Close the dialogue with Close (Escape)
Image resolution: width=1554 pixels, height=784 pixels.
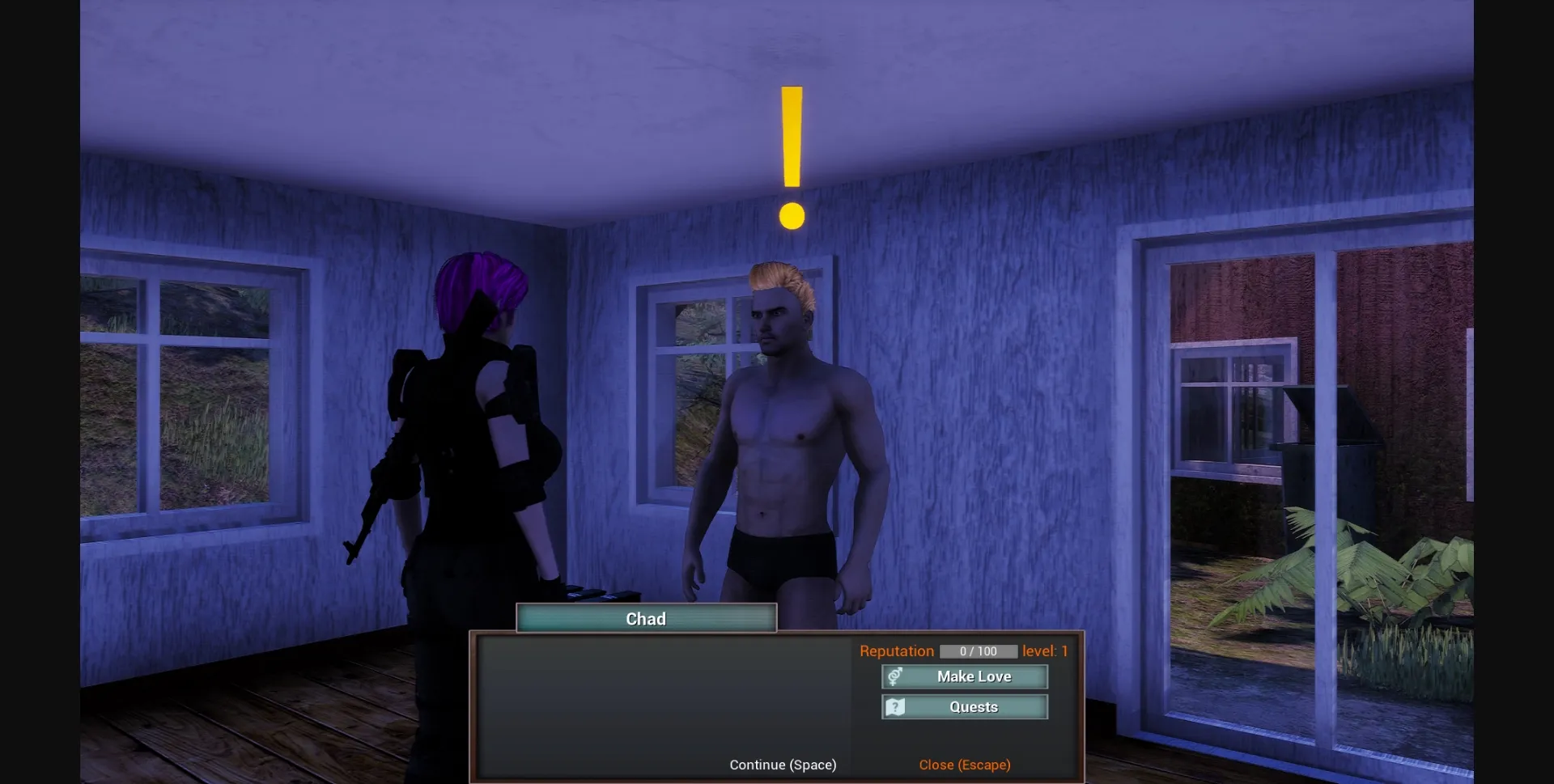click(x=964, y=764)
